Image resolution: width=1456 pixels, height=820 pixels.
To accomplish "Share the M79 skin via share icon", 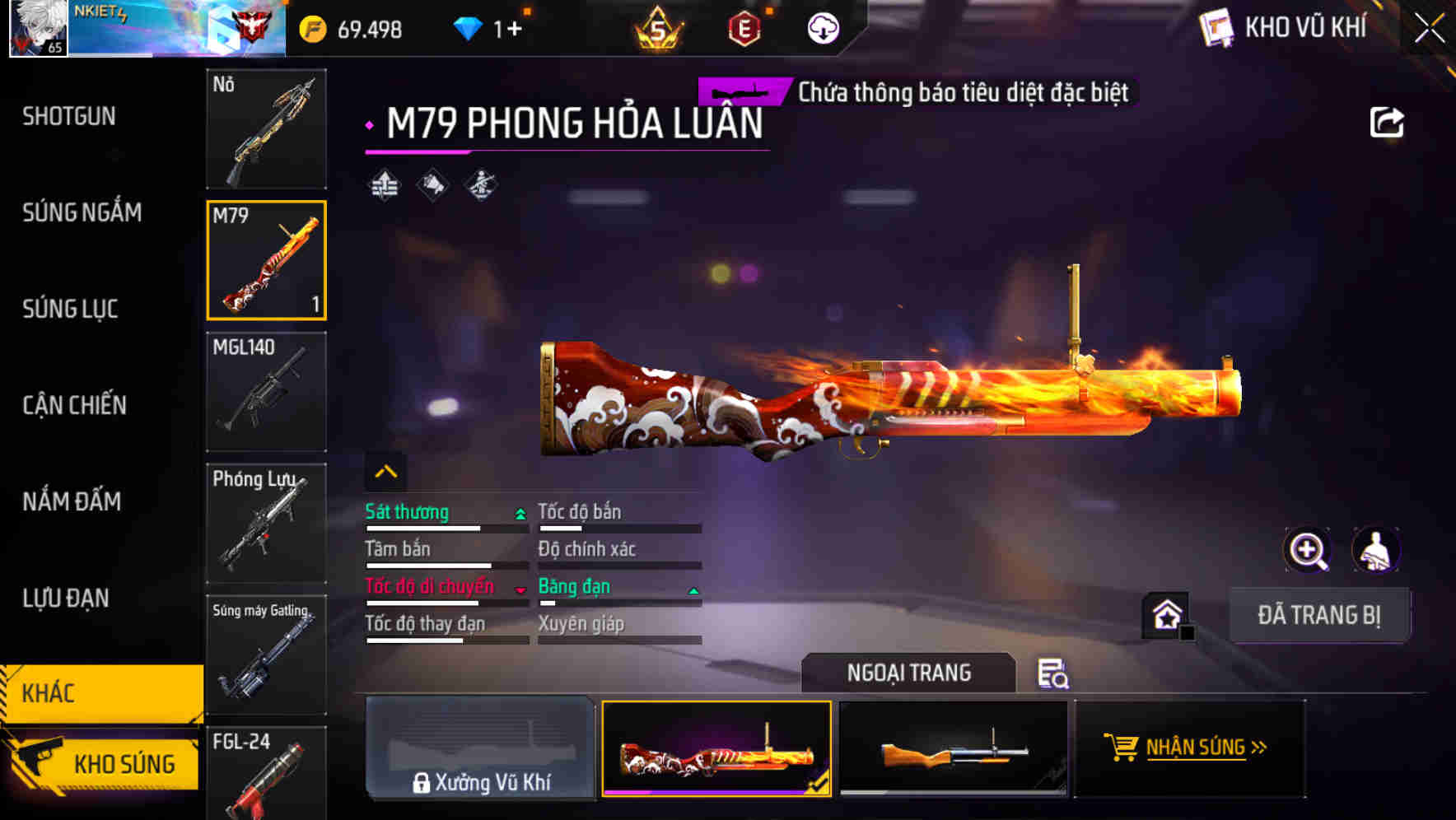I will pyautogui.click(x=1387, y=122).
